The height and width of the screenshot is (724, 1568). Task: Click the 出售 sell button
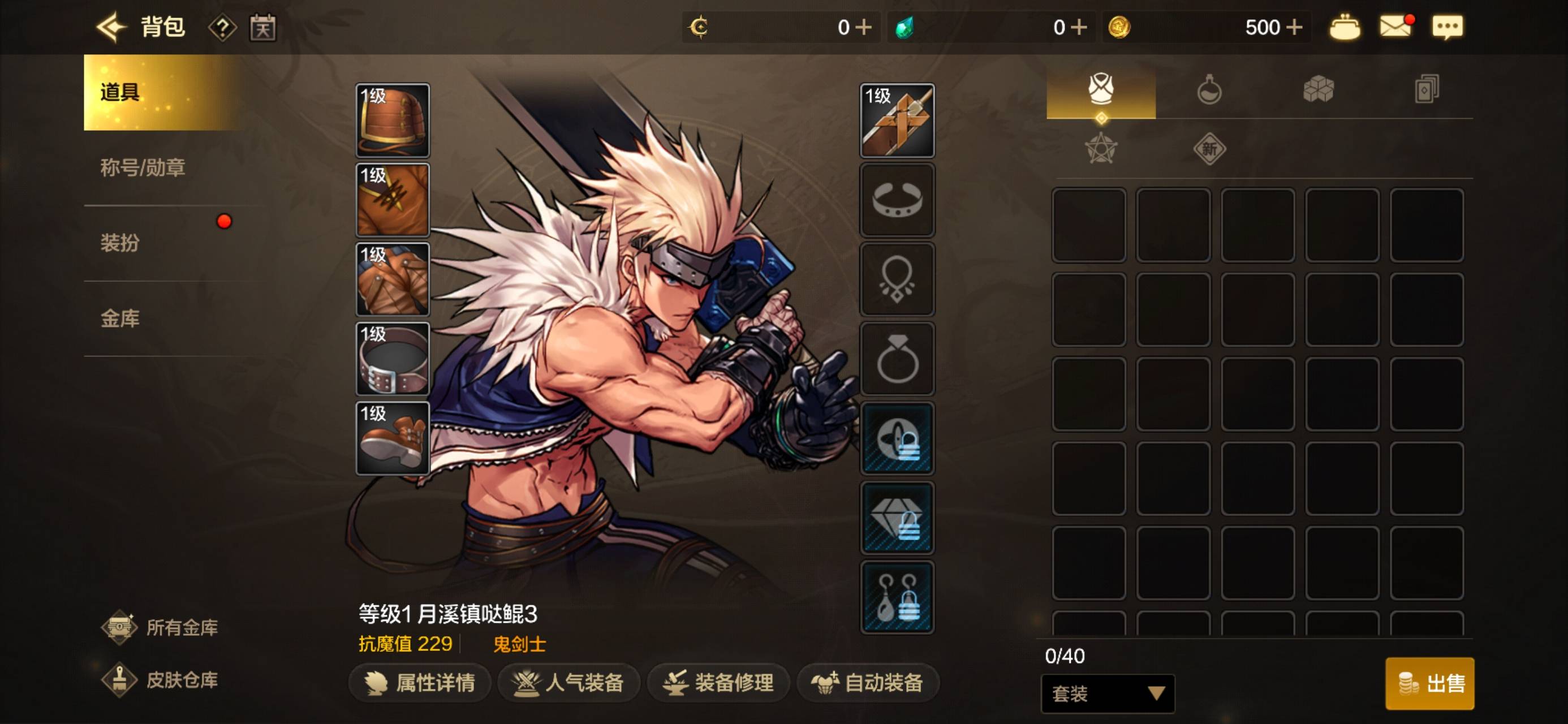pyautogui.click(x=1429, y=683)
